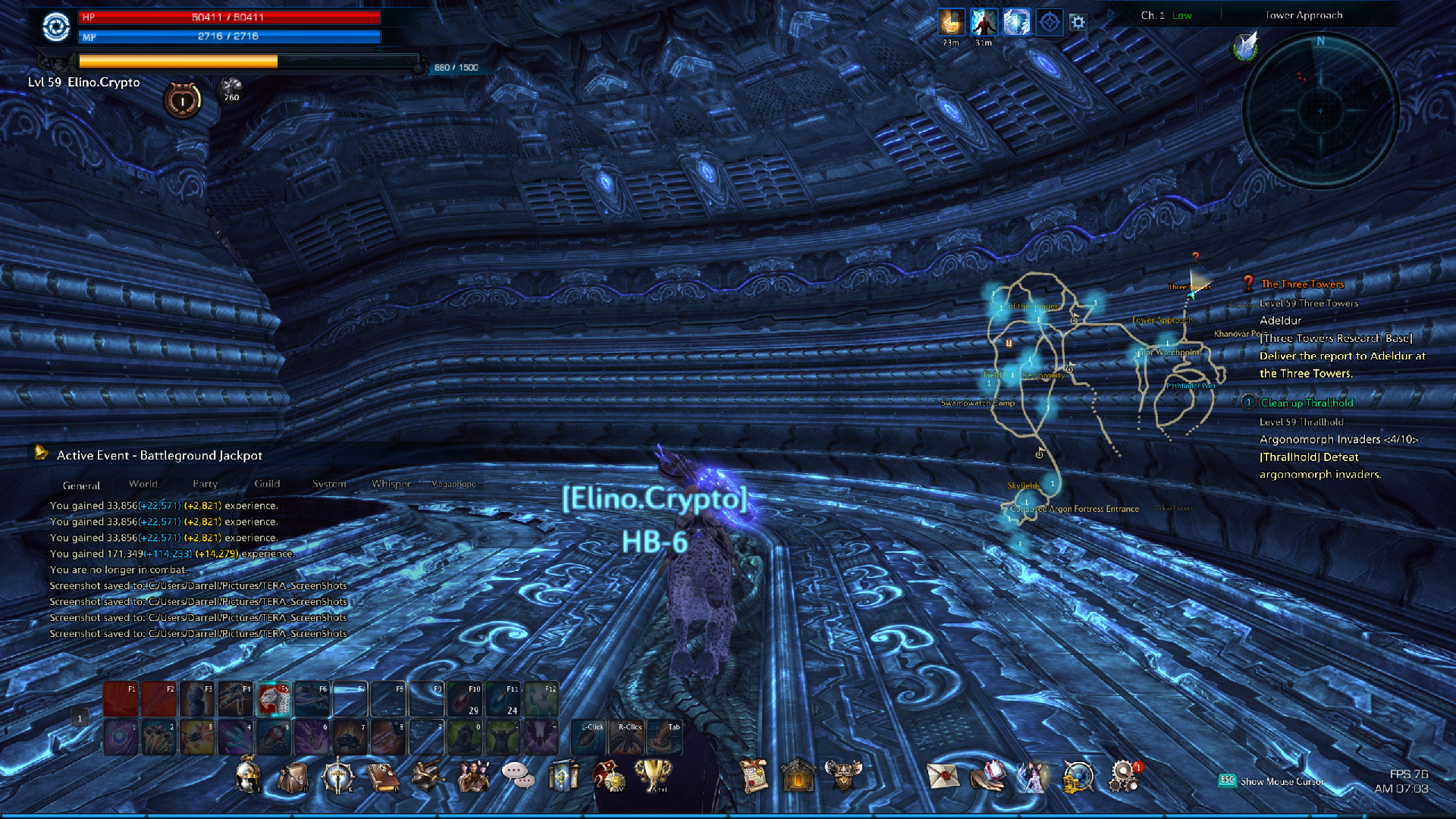Select the Clean up Thrallhold quest entry
The width and height of the screenshot is (1456, 819).
pos(1307,403)
